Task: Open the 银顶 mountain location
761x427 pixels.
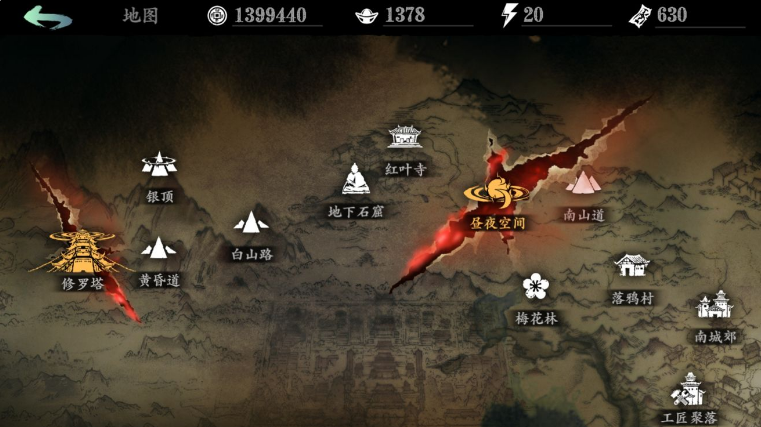Action: pos(159,165)
